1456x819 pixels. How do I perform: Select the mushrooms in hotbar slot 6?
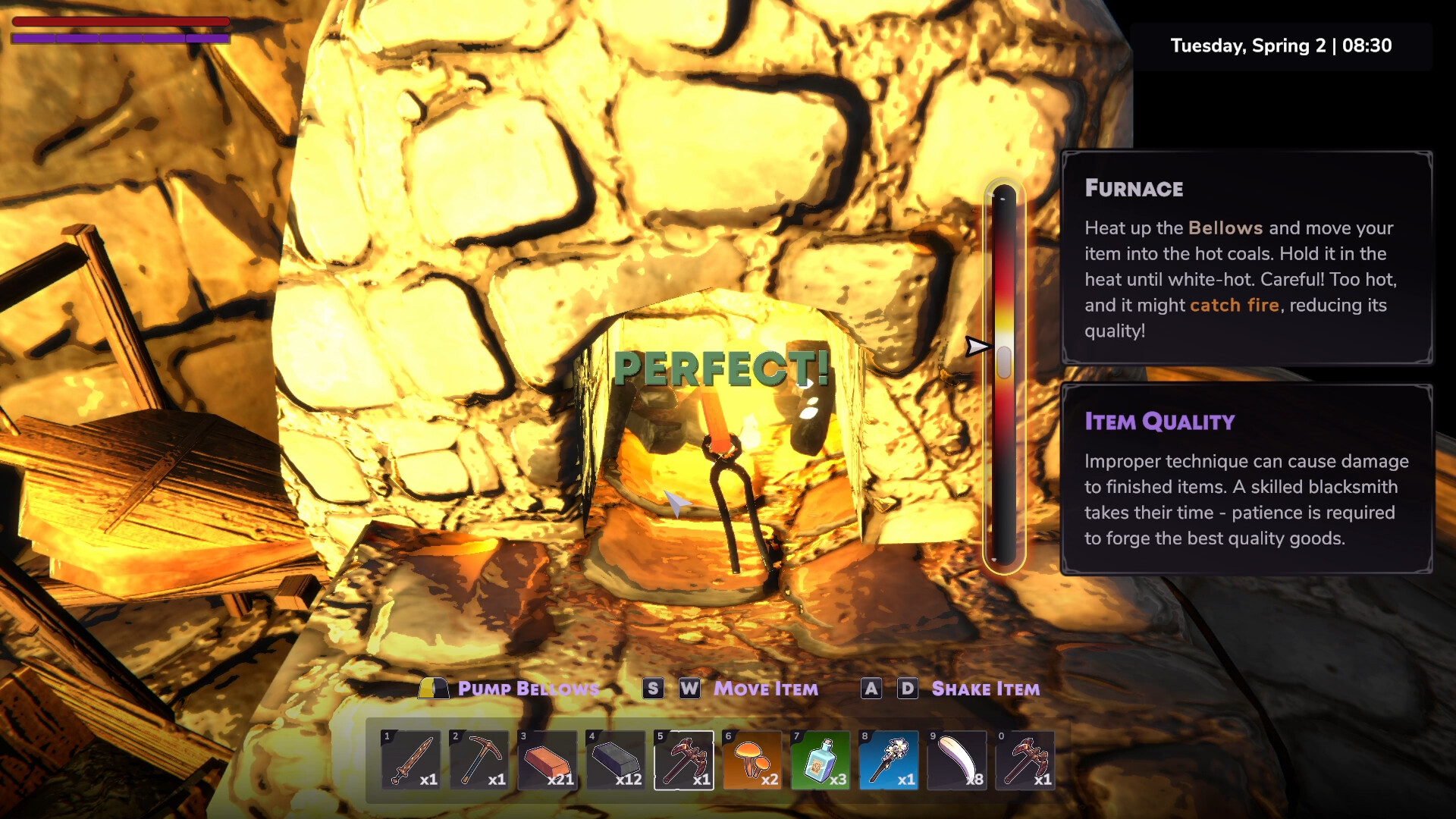pos(752,761)
